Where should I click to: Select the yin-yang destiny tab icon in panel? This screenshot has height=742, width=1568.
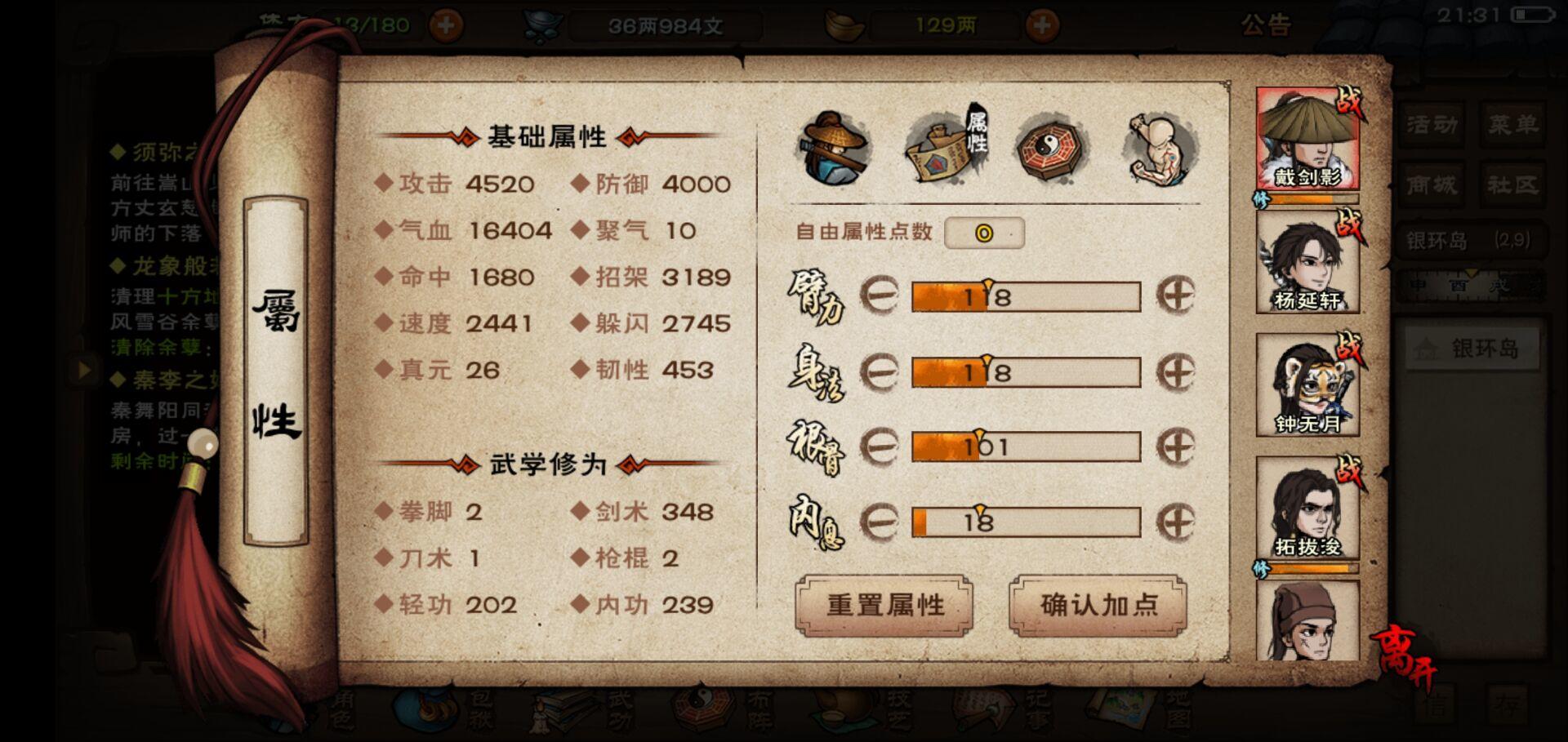[1049, 147]
